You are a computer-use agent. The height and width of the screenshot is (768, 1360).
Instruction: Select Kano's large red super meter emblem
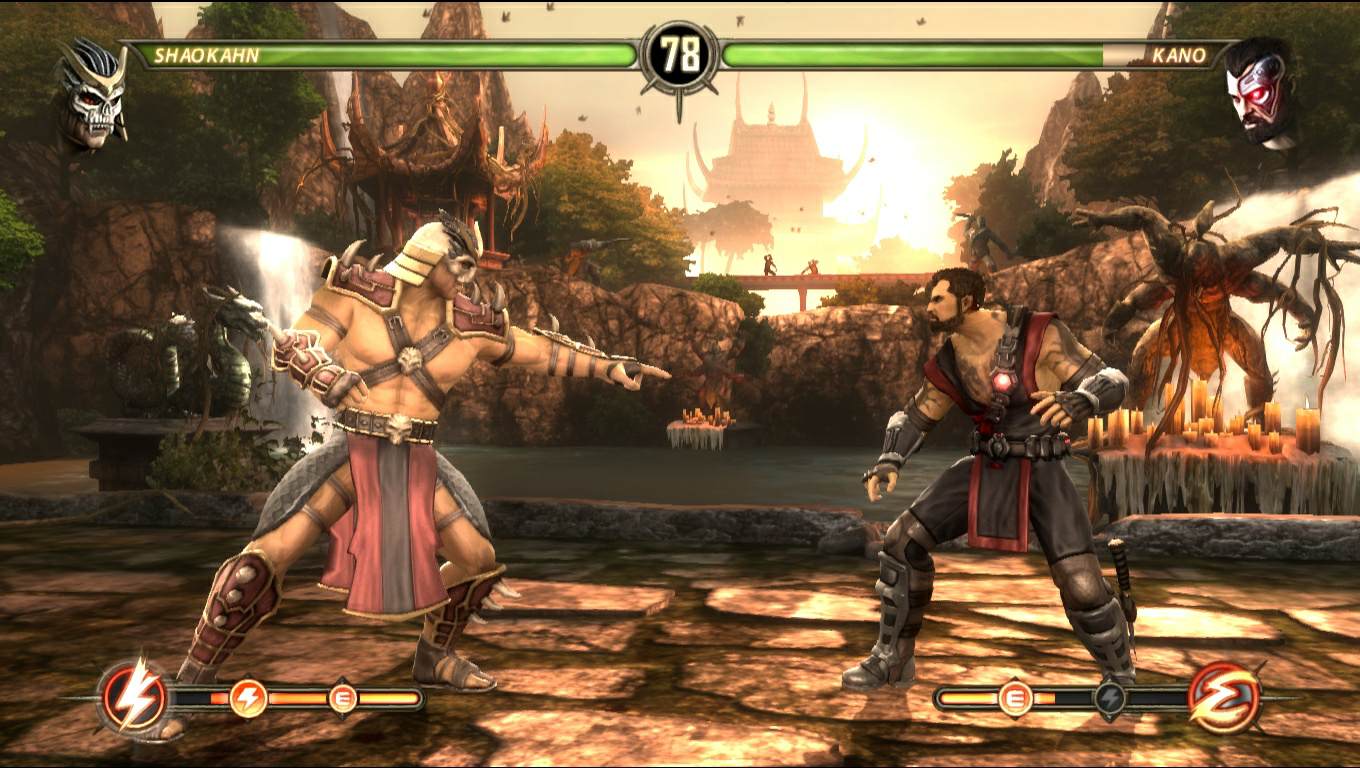1224,696
